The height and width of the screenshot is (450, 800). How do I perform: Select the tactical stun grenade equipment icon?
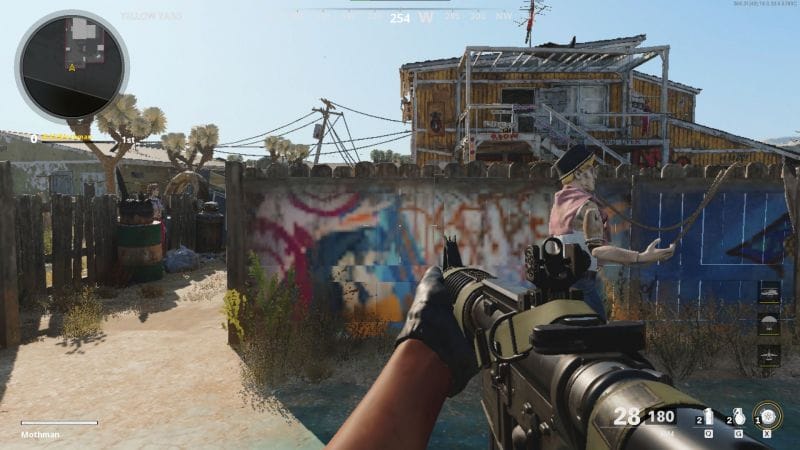coord(708,415)
